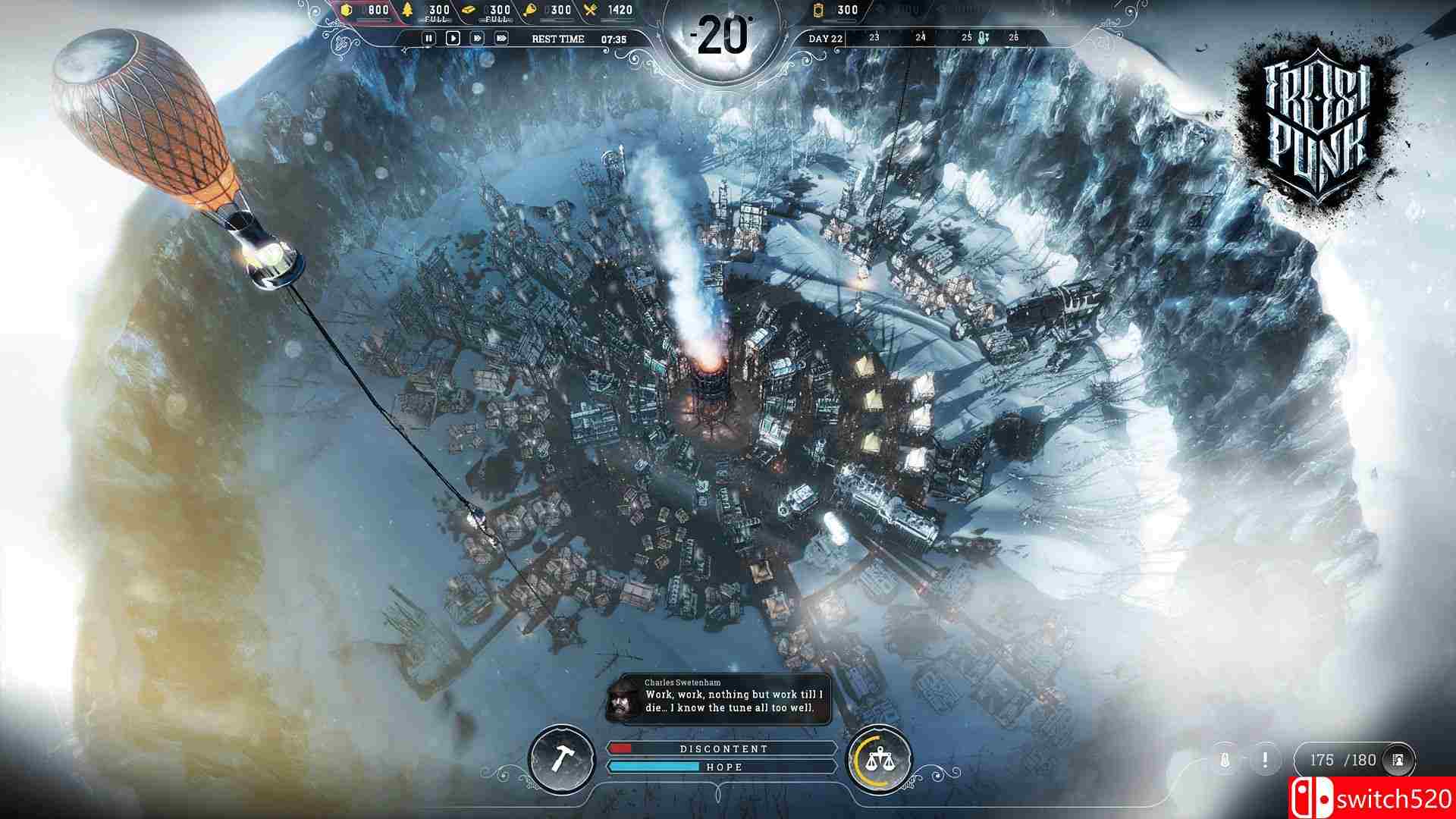
Task: Expand day 25 weather forecast with thermometer marker
Action: click(981, 37)
